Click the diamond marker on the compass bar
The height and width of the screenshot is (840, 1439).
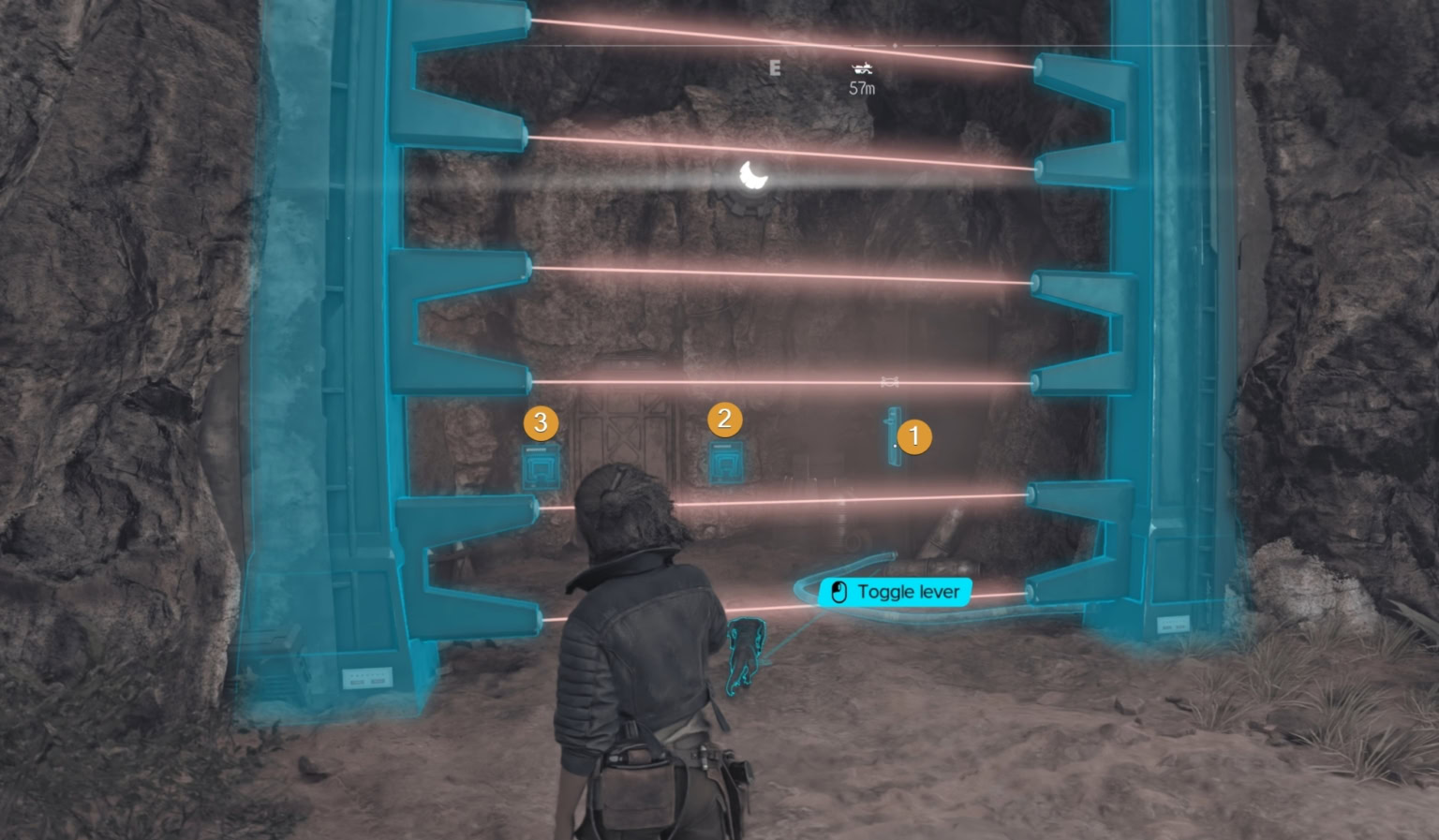[x=895, y=46]
